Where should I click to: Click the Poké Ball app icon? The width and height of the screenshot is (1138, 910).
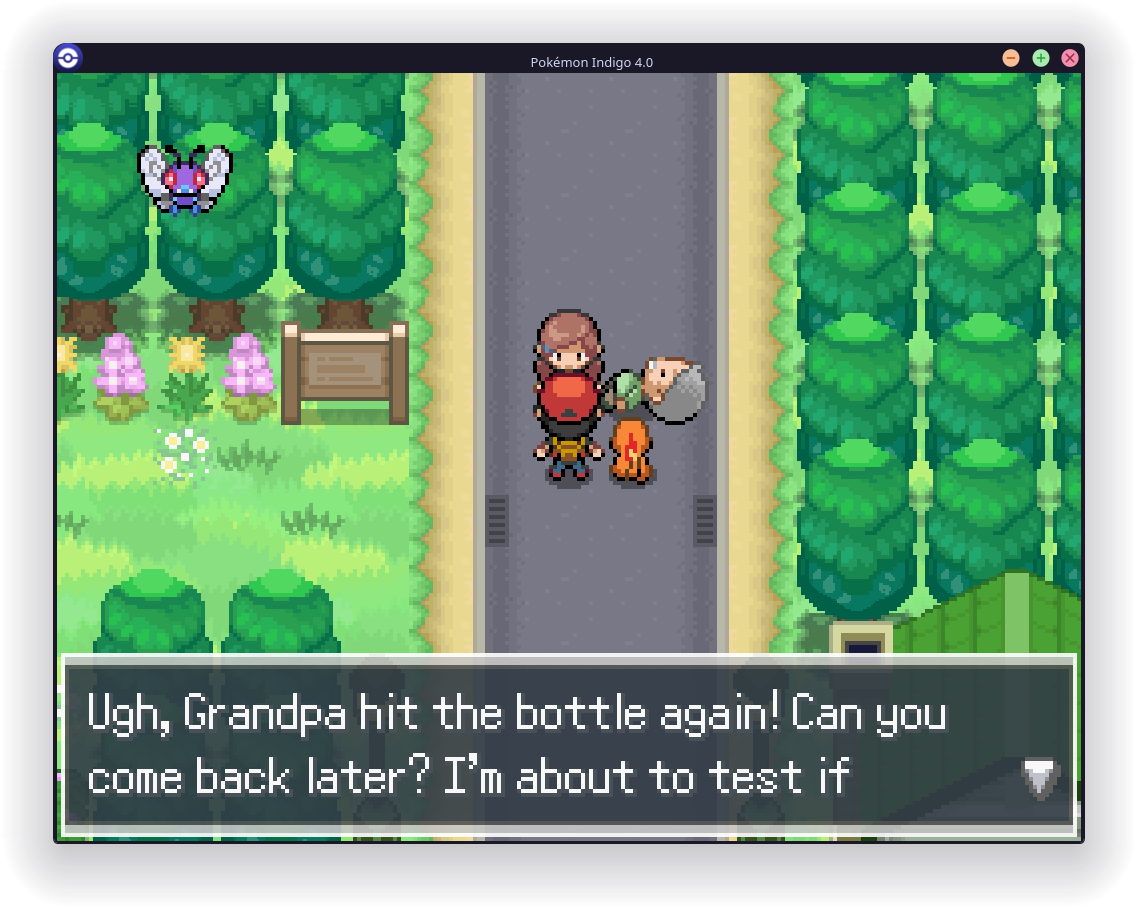(68, 57)
